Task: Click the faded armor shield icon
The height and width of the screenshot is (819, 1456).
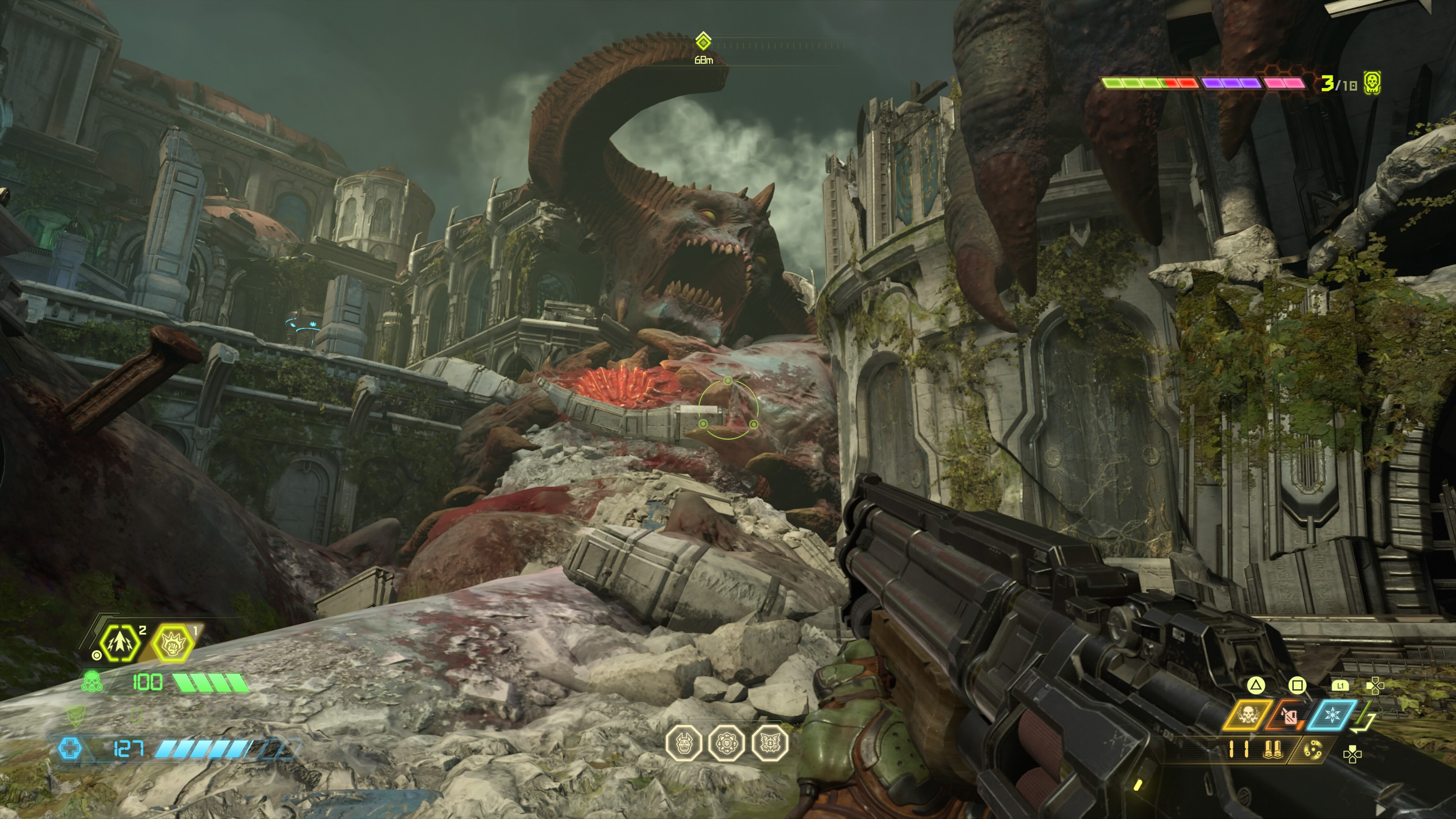Action: point(74,715)
